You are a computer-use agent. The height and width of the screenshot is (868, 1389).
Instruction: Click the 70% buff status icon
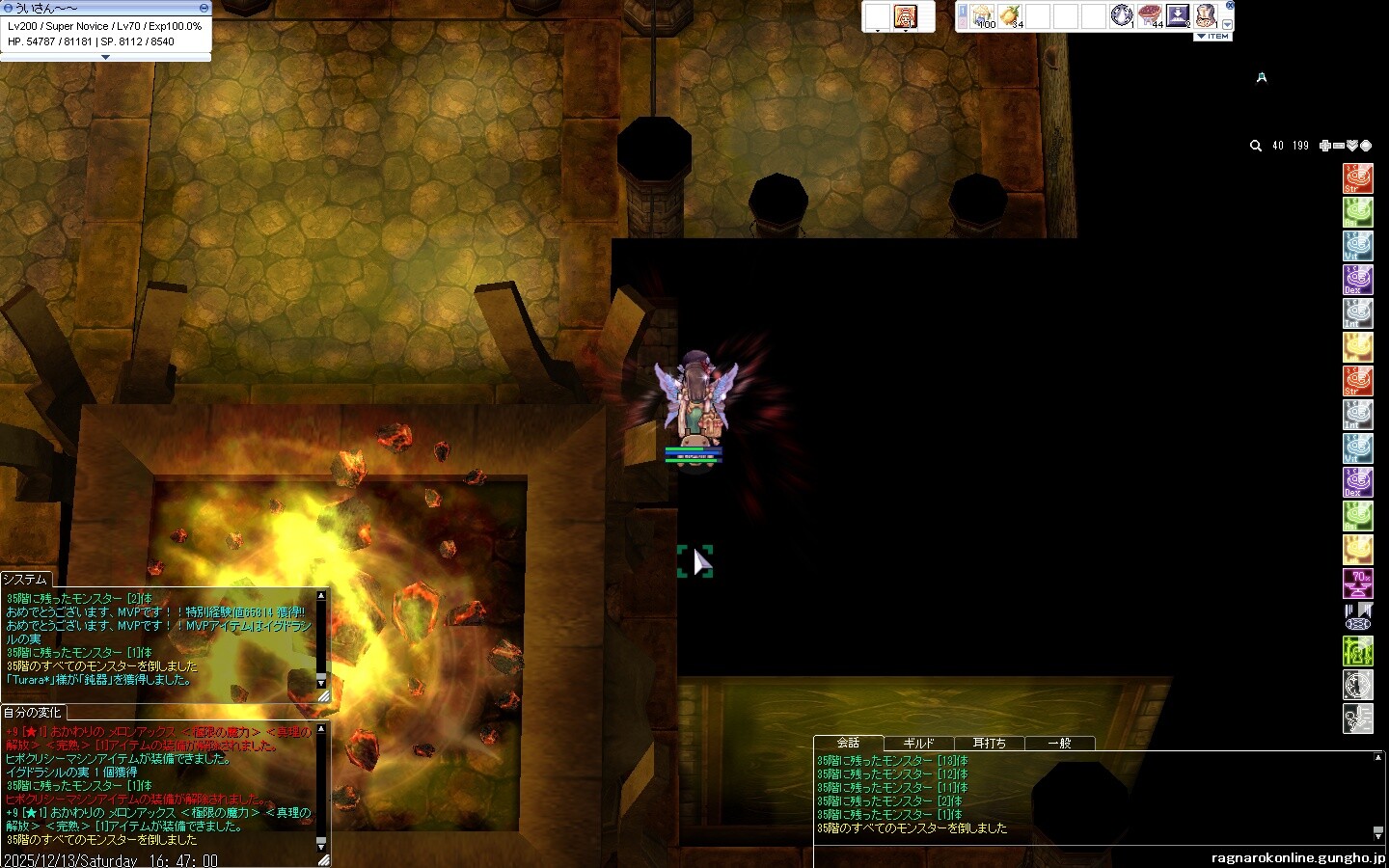pyautogui.click(x=1358, y=583)
